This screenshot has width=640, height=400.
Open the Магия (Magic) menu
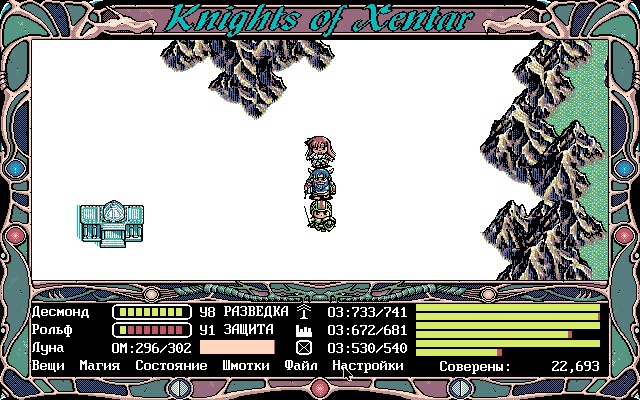[100, 366]
